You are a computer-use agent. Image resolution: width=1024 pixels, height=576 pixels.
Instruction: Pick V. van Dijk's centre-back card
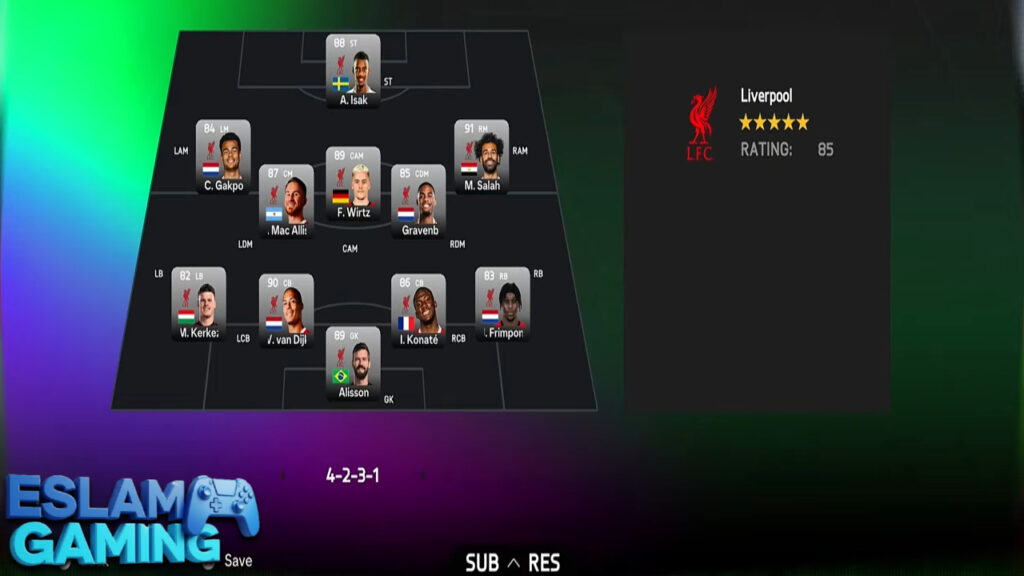pyautogui.click(x=286, y=311)
